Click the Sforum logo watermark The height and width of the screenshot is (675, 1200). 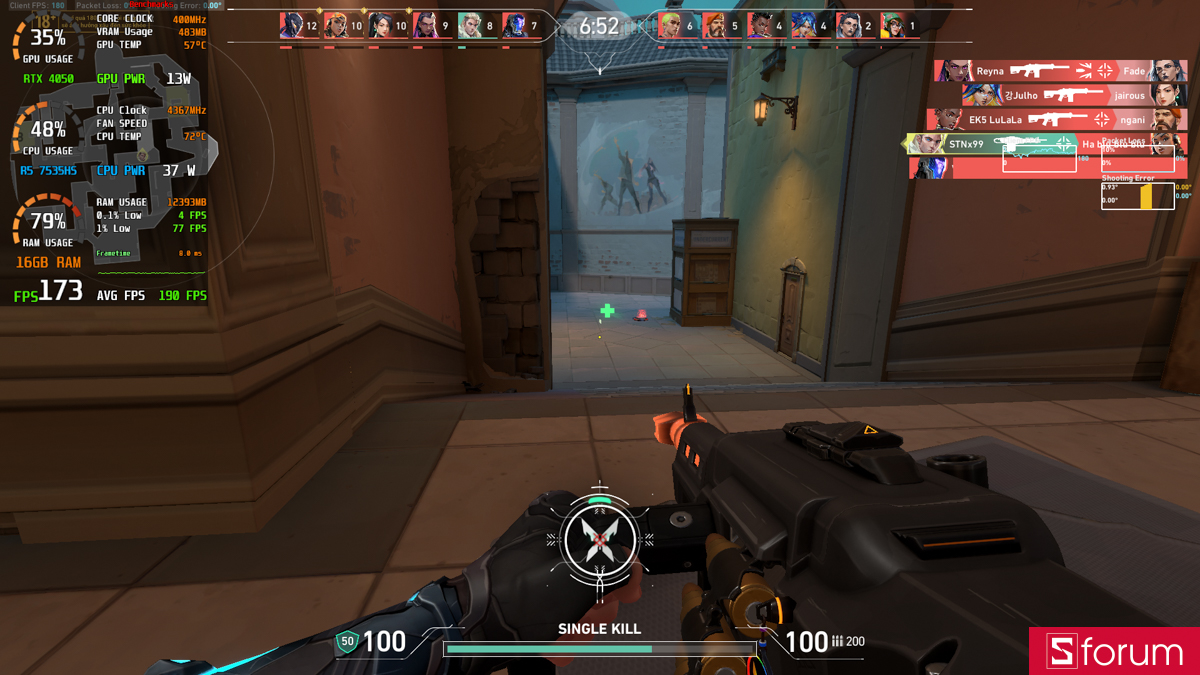[1114, 651]
